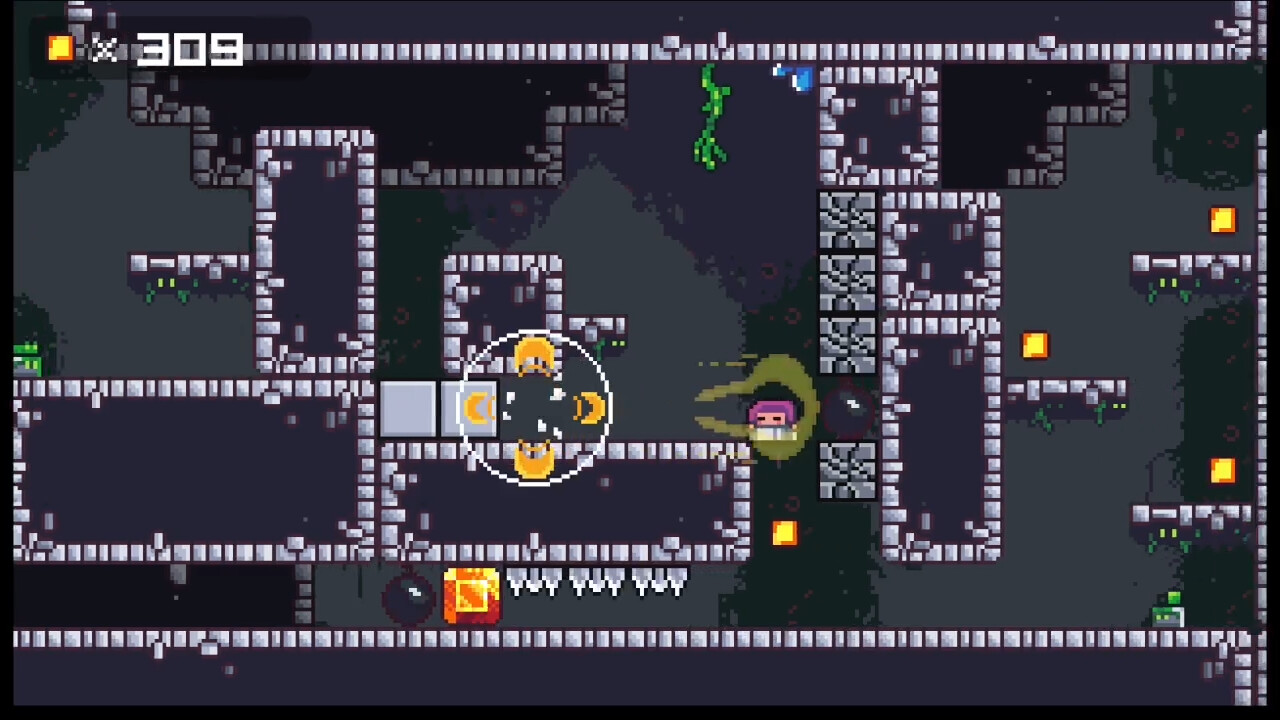Click the score count reading 309
The height and width of the screenshot is (720, 1280).
click(x=188, y=48)
